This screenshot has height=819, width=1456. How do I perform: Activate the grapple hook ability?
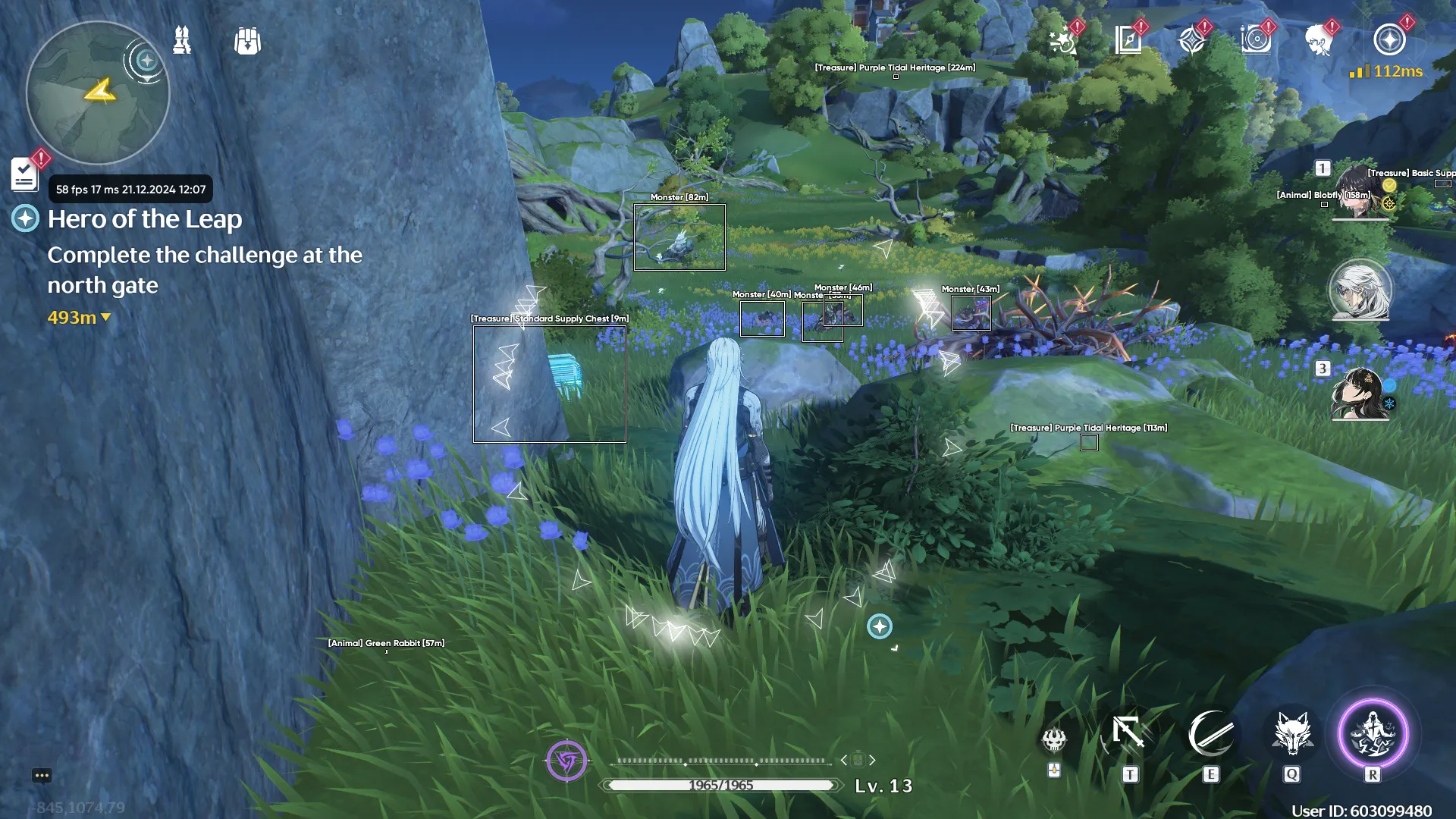click(x=1129, y=734)
